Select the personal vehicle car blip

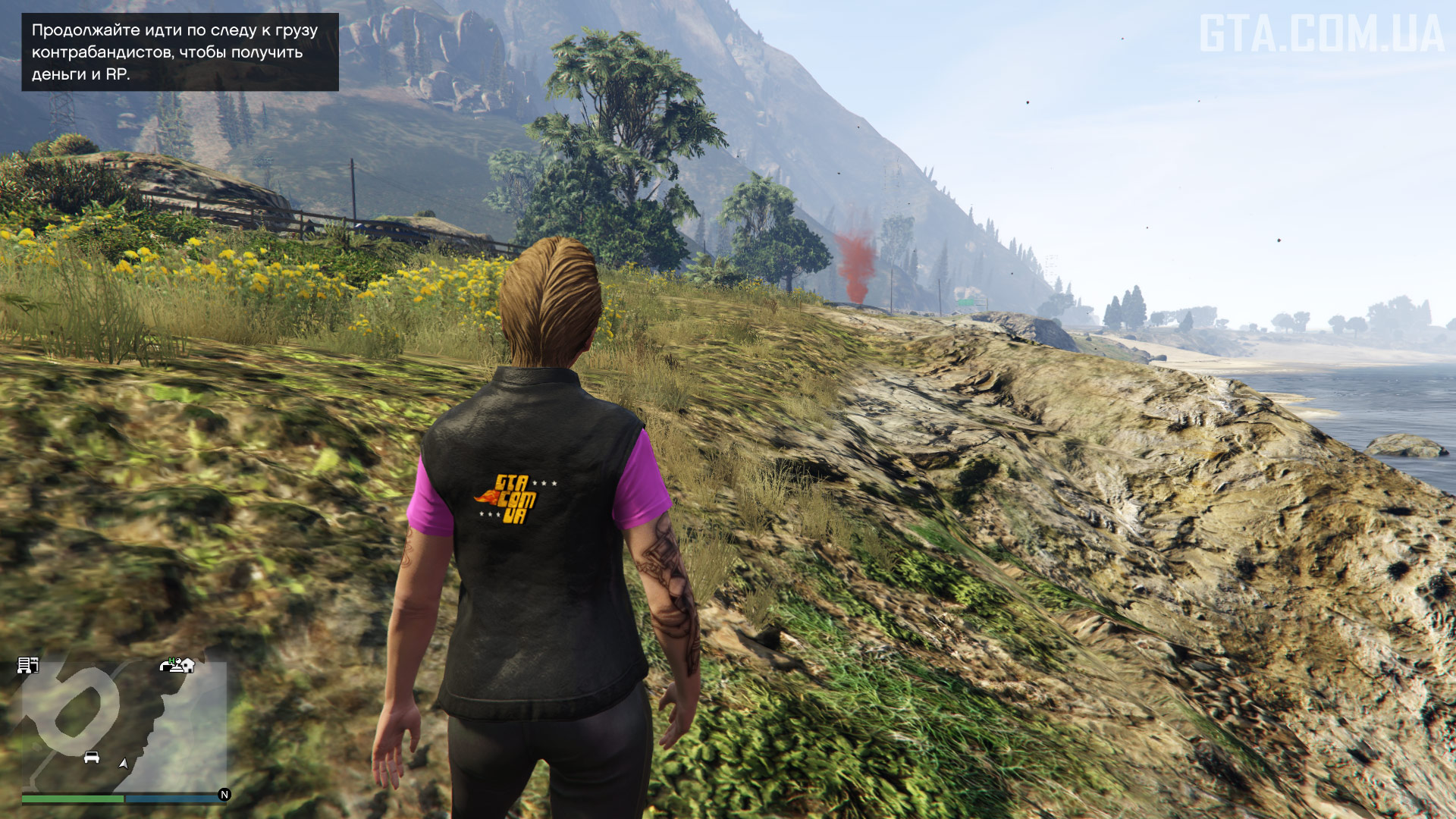[x=92, y=757]
